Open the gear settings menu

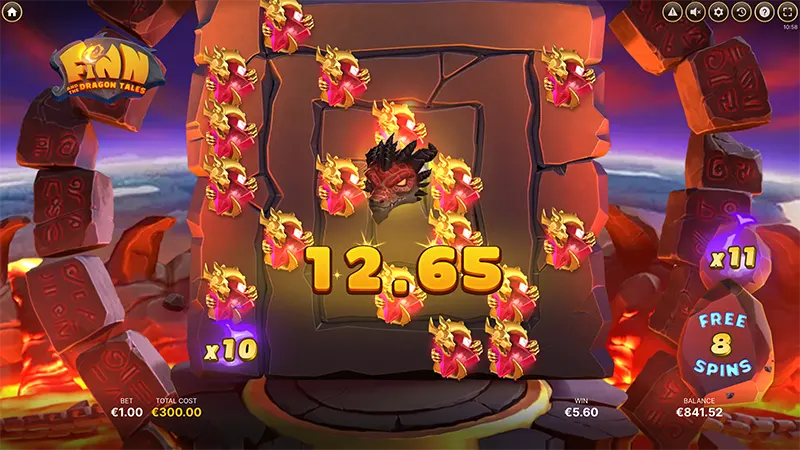[718, 12]
